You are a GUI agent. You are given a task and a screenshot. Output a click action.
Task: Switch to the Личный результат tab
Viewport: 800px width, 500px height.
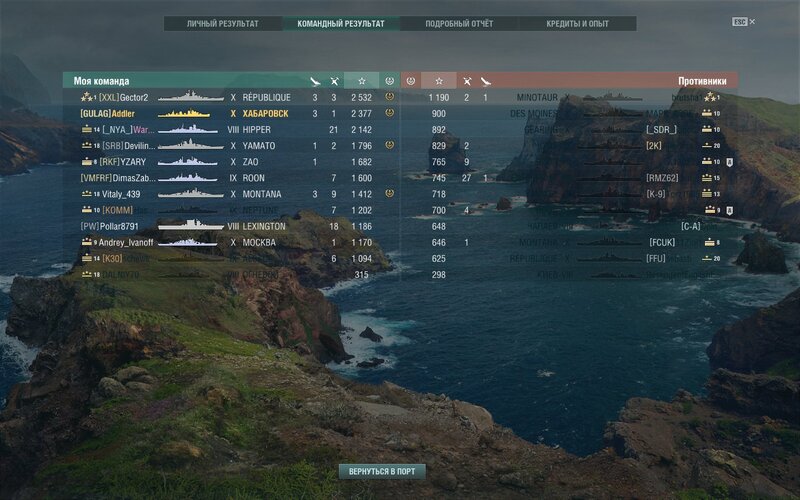[x=222, y=23]
